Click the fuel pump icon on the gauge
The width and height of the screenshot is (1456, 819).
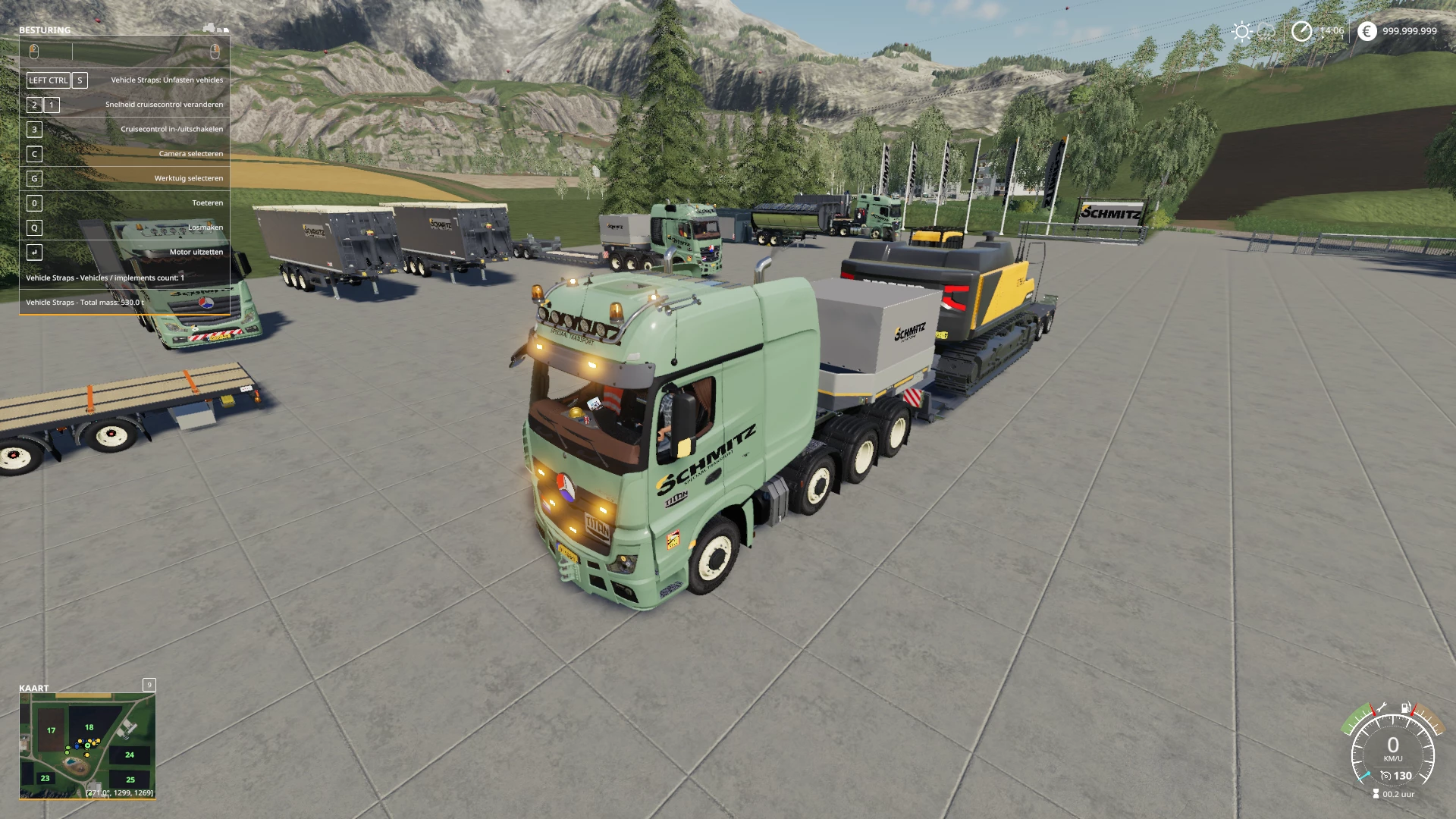1406,708
